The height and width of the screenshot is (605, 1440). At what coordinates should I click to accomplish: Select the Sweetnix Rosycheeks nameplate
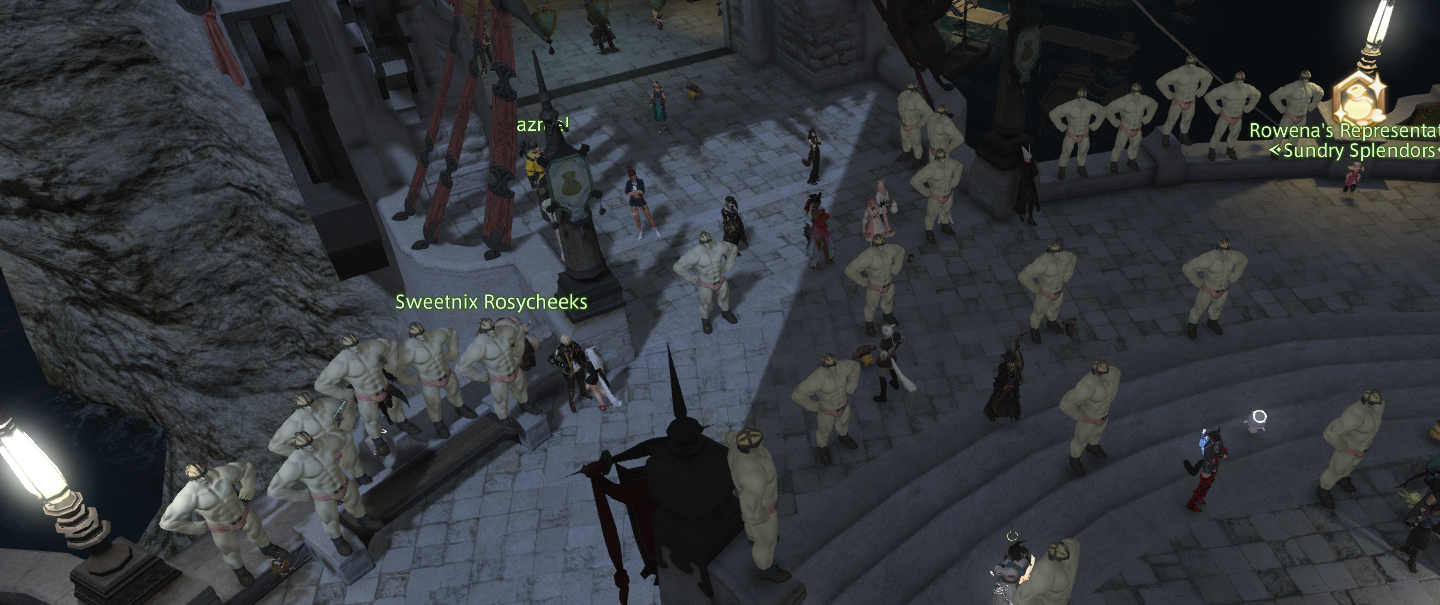[491, 302]
